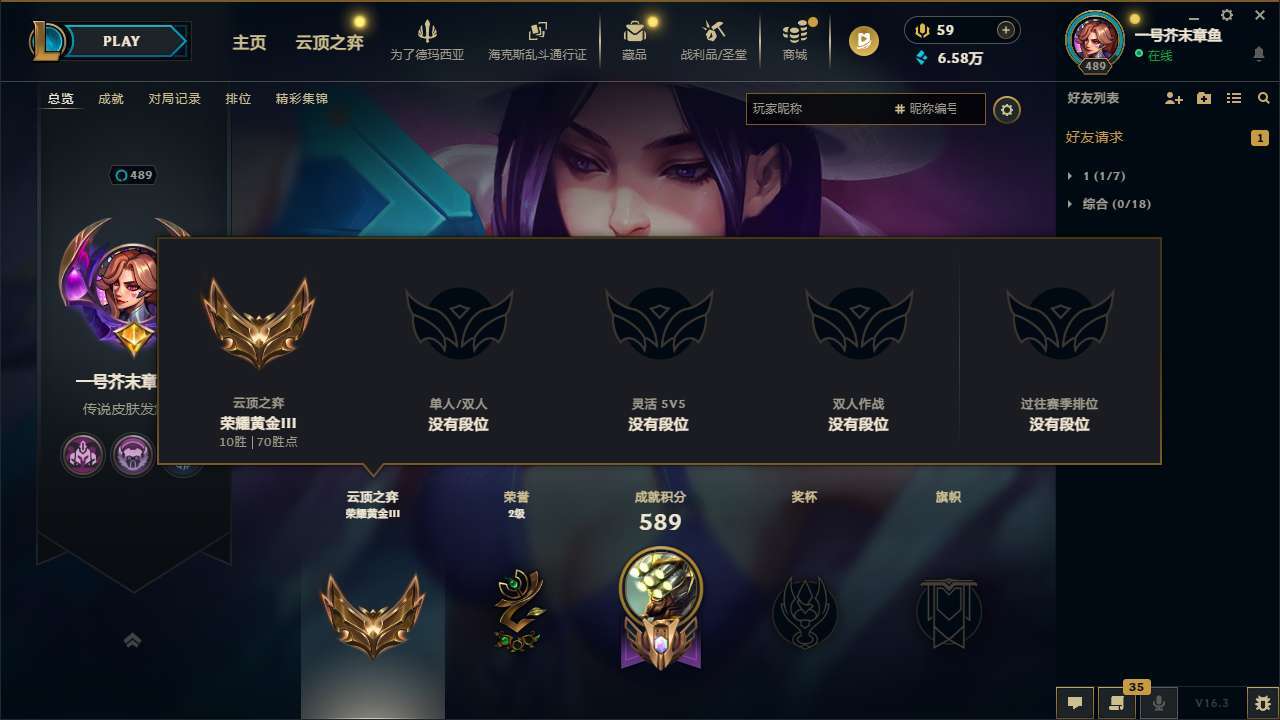
Task: Select the 海克斯乱斗通行证 pass icon
Action: point(540,40)
